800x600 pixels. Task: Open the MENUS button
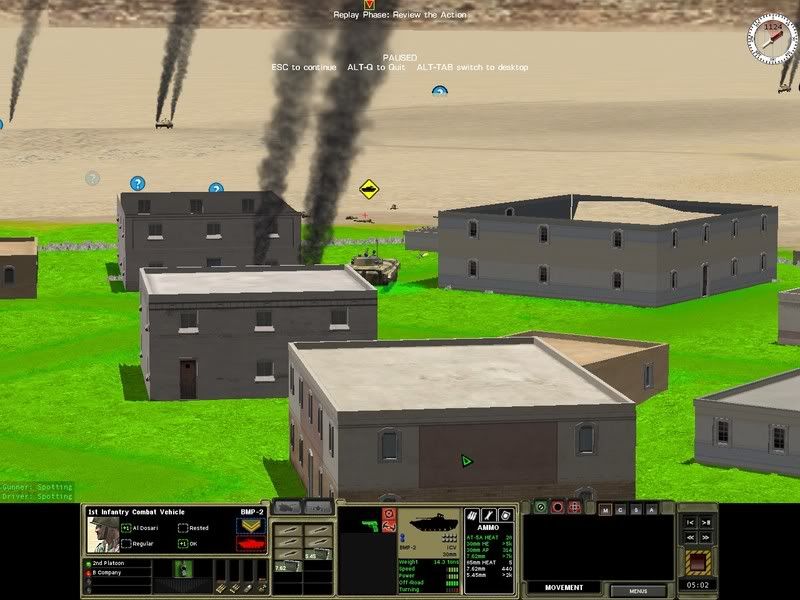coord(638,591)
